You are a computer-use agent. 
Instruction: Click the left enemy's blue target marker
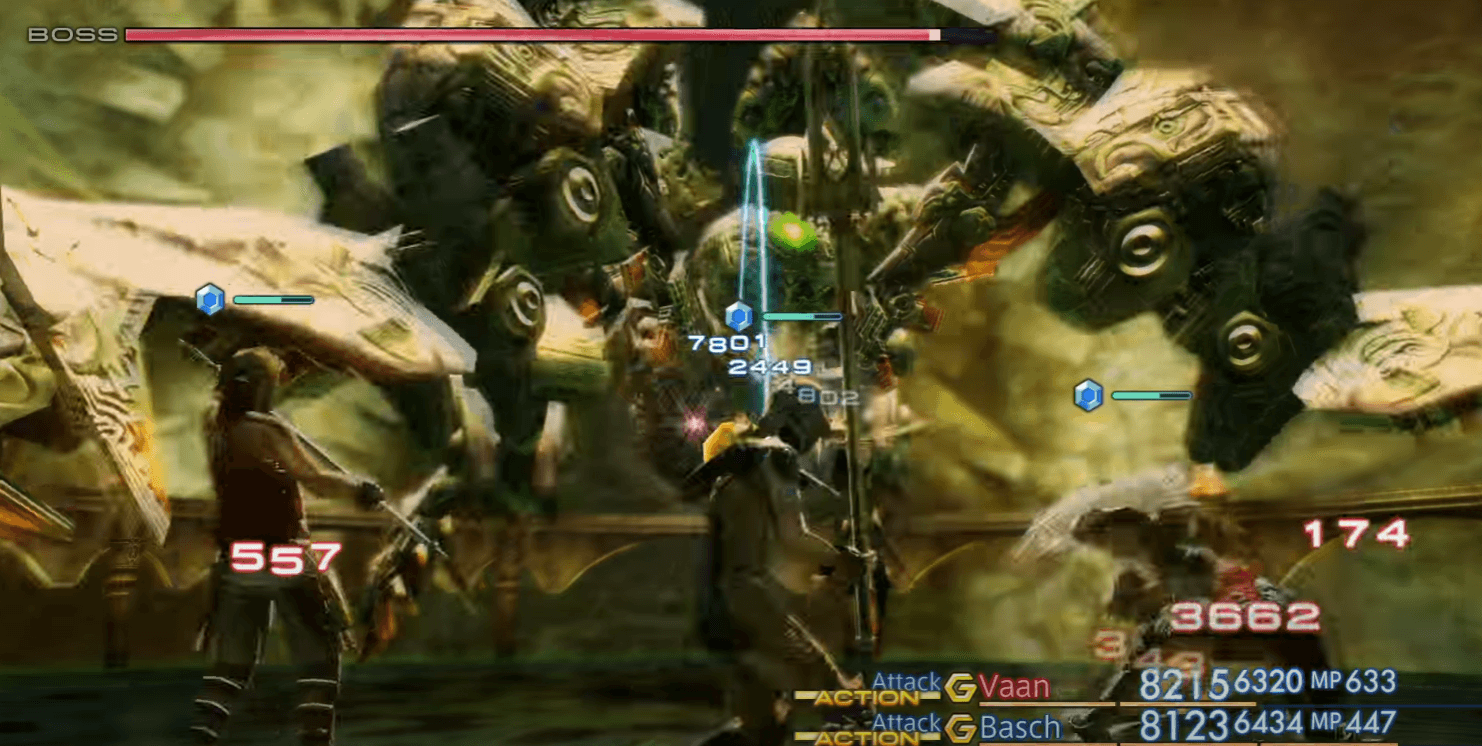(x=208, y=298)
